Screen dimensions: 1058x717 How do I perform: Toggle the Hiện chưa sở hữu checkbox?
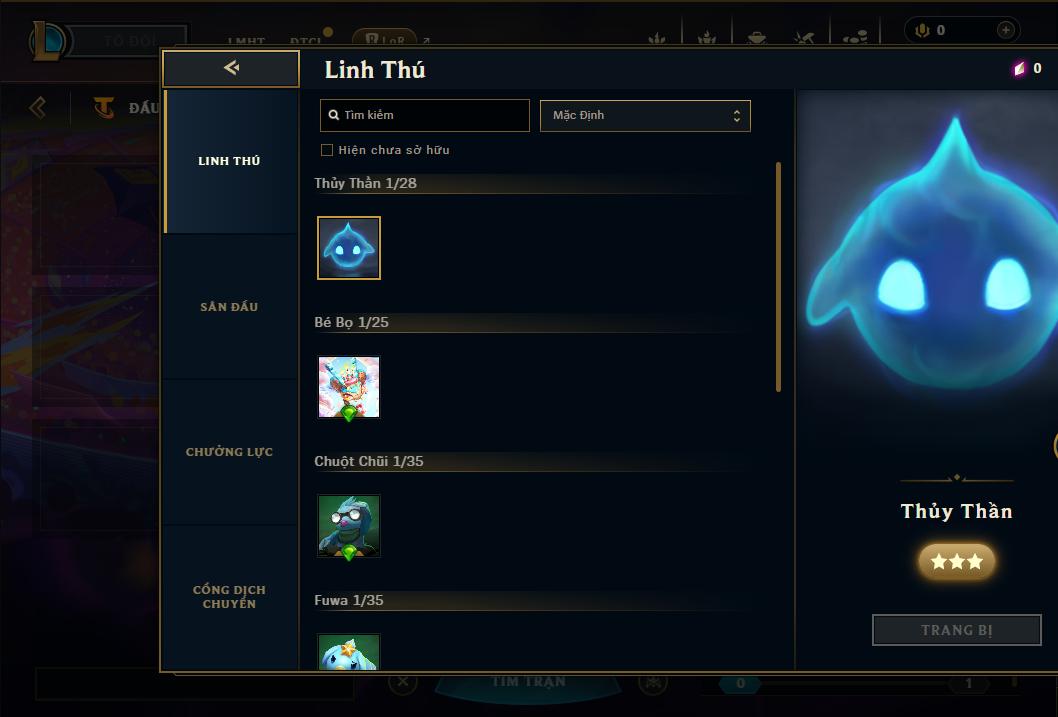coord(327,150)
